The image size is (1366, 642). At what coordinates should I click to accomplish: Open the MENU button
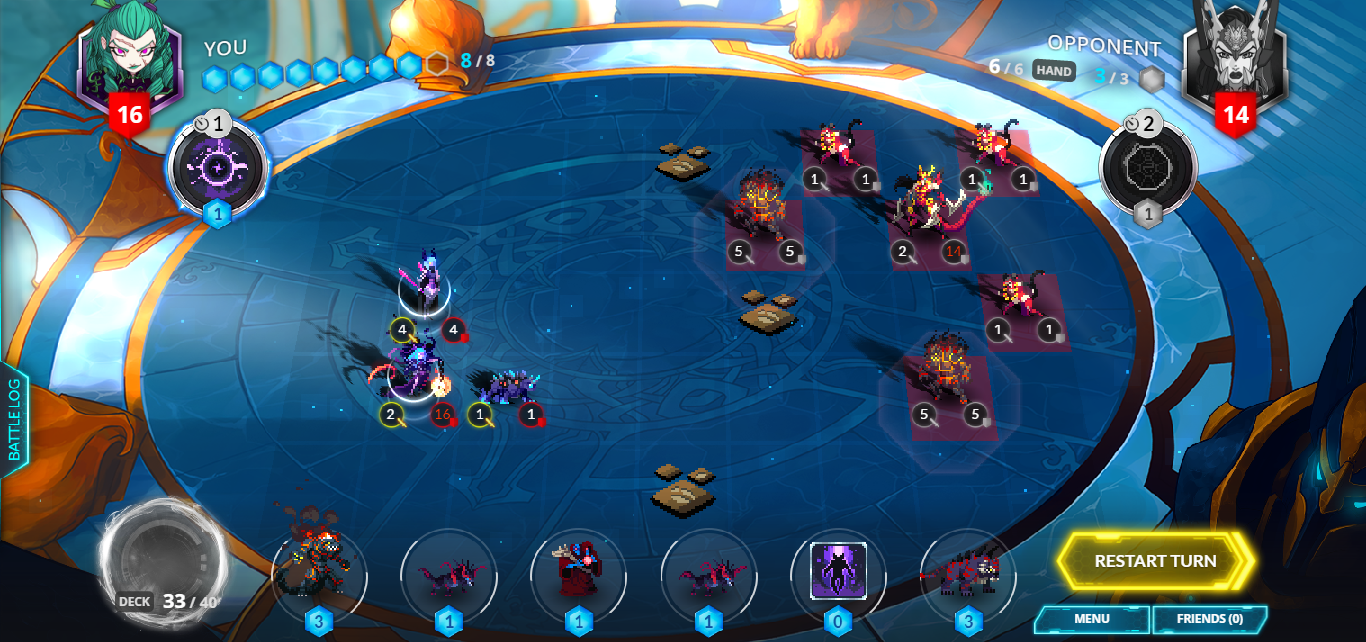click(x=1091, y=619)
